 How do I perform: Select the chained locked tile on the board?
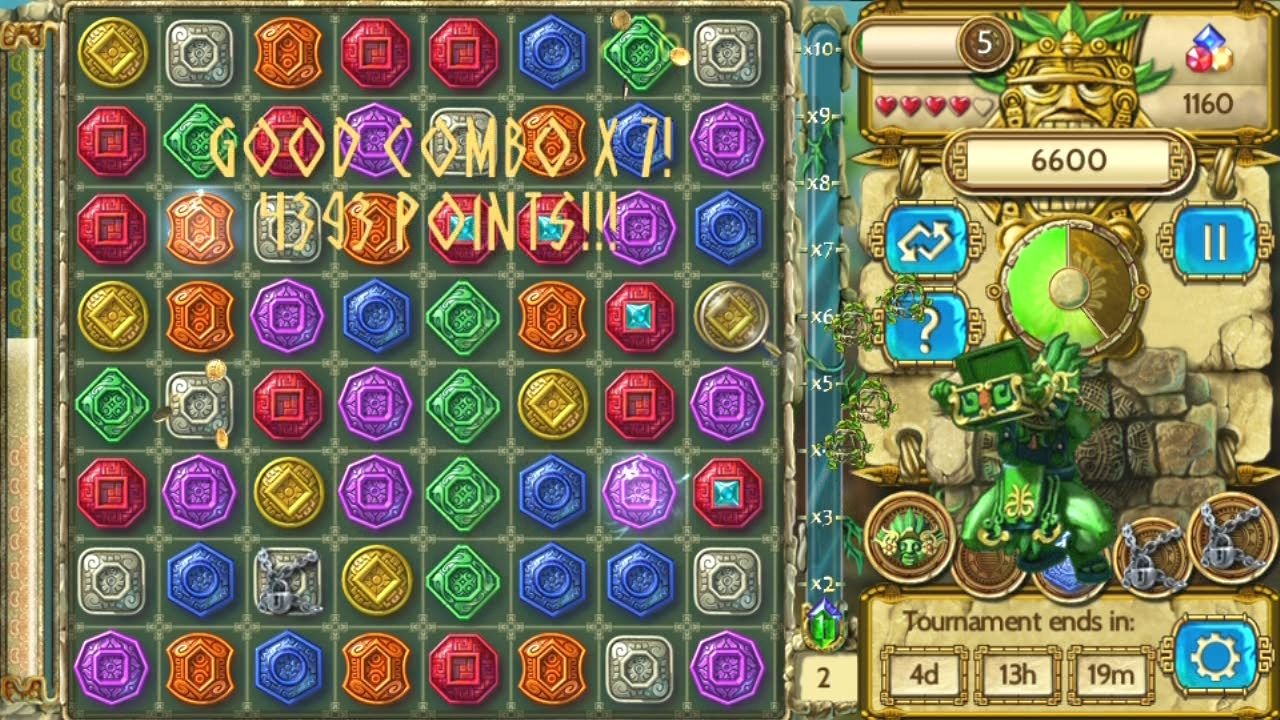coord(288,580)
